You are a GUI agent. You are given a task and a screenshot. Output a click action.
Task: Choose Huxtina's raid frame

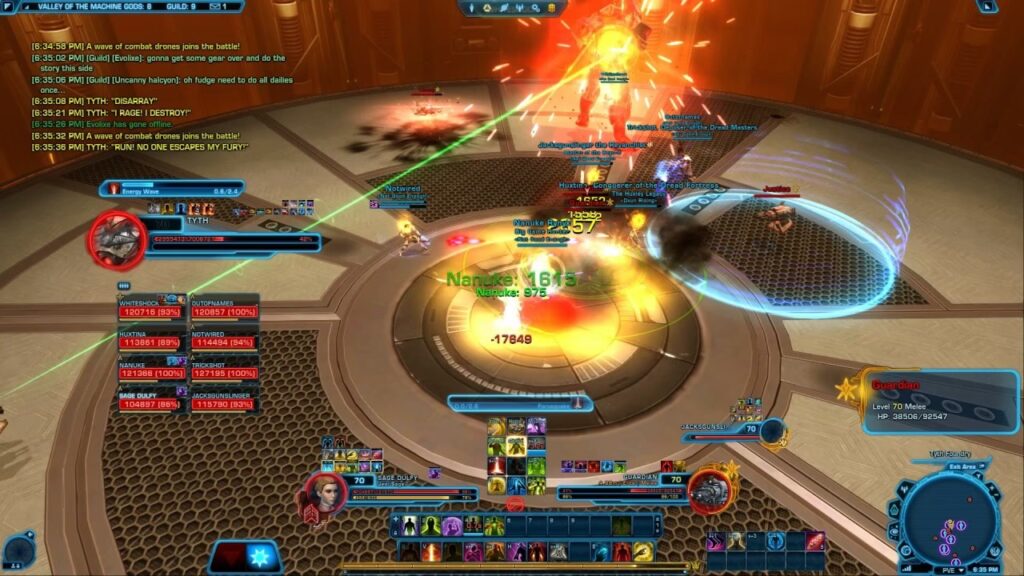(x=151, y=341)
